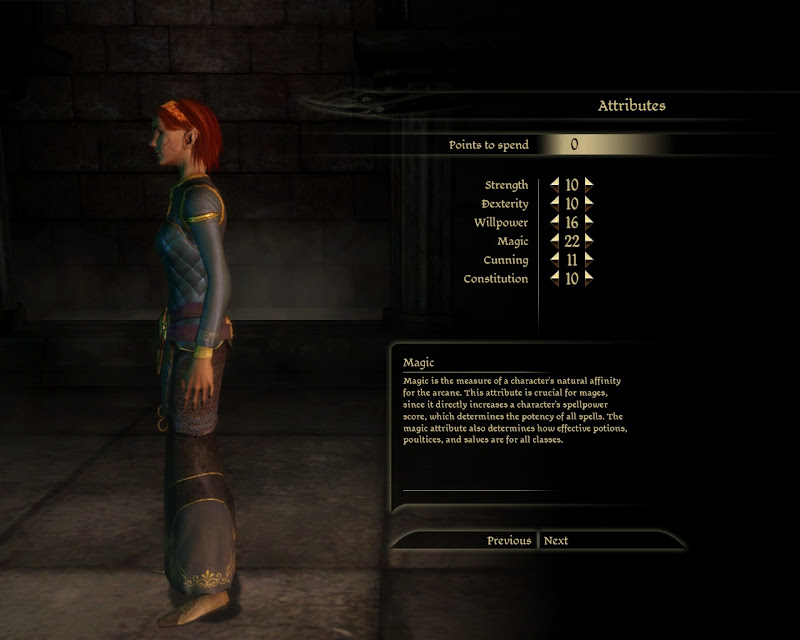800x640 pixels.
Task: Lower the Dexterity value
Action: coord(555,204)
